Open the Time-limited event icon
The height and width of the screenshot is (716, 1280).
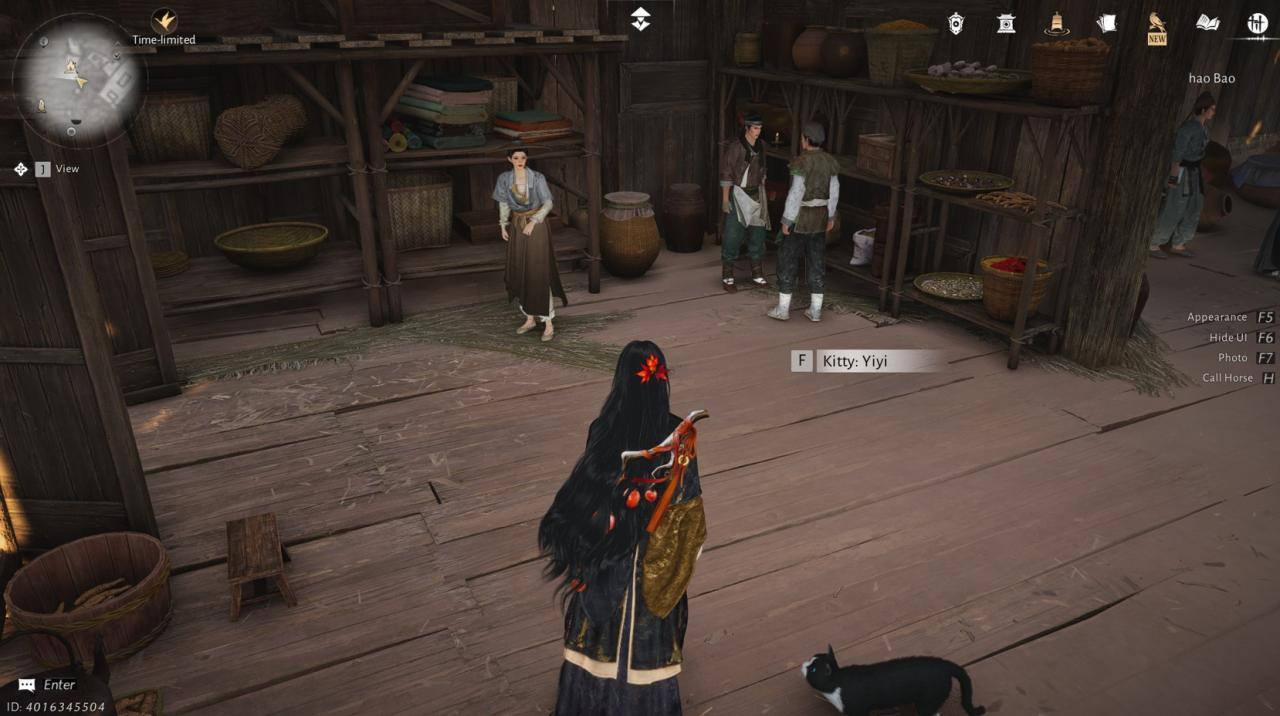click(x=164, y=21)
